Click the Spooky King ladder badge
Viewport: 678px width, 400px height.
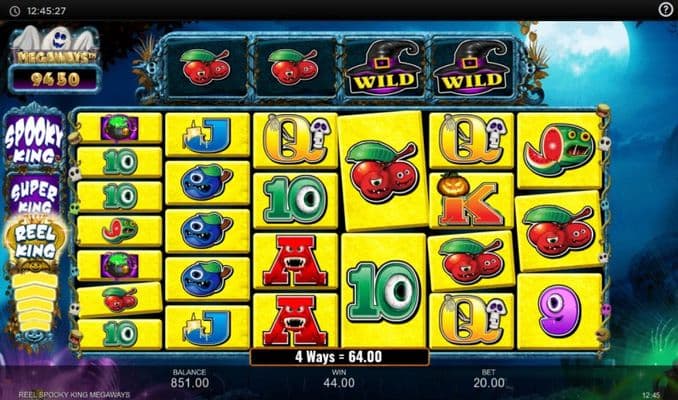(x=35, y=138)
